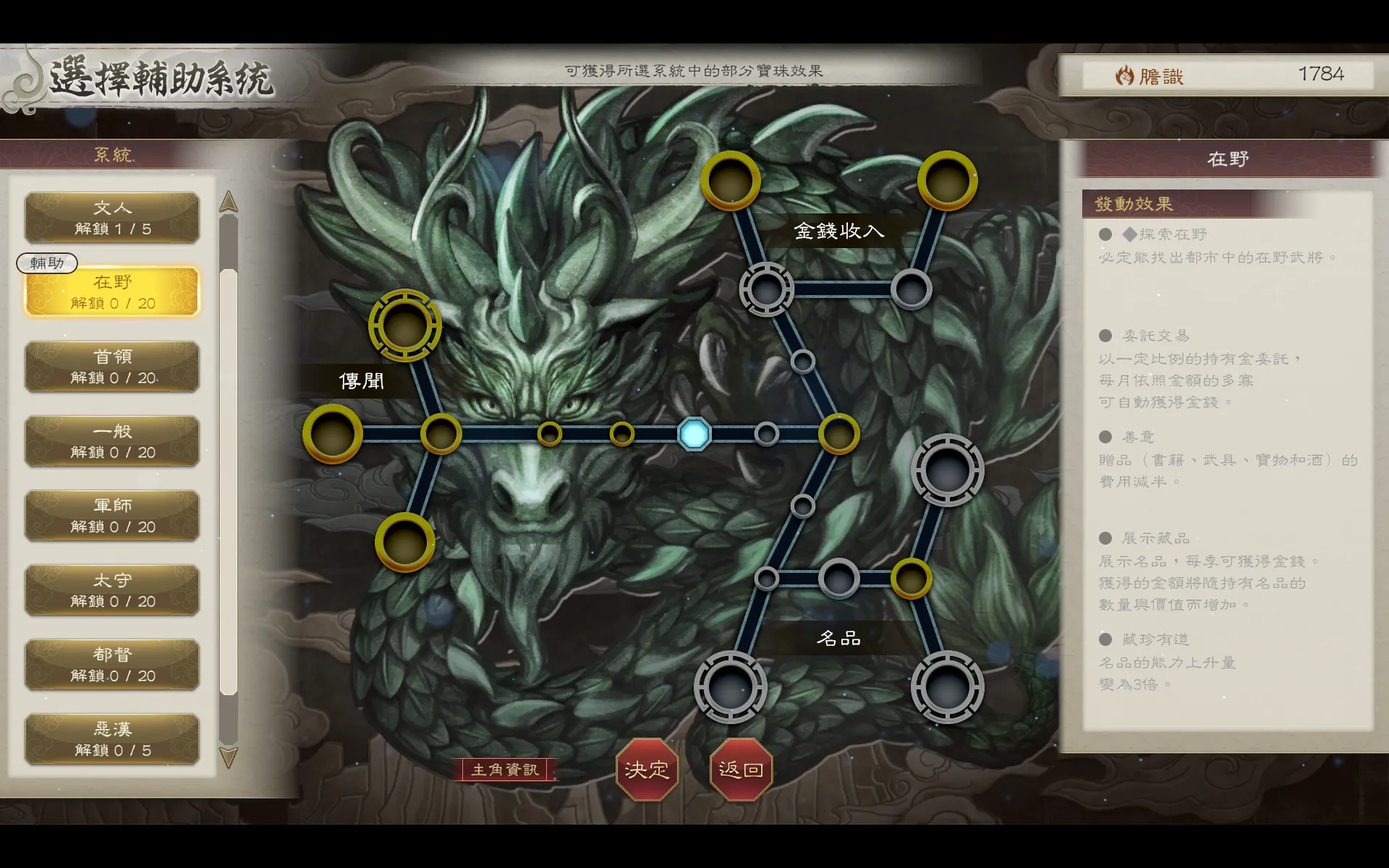Choose the highlighted 在野 system
This screenshot has height=868, width=1389.
(x=112, y=292)
